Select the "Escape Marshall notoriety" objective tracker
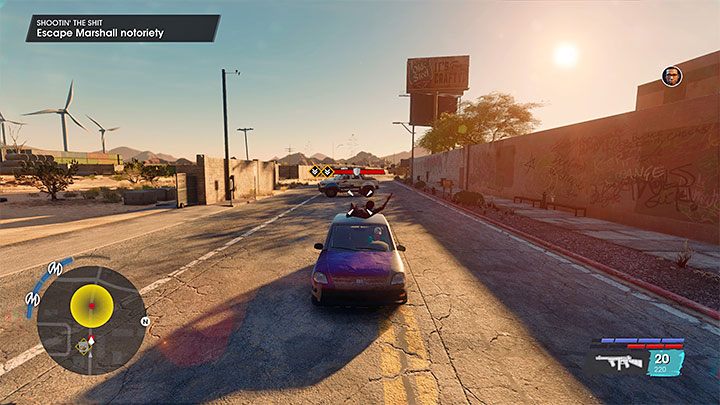 coord(122,27)
